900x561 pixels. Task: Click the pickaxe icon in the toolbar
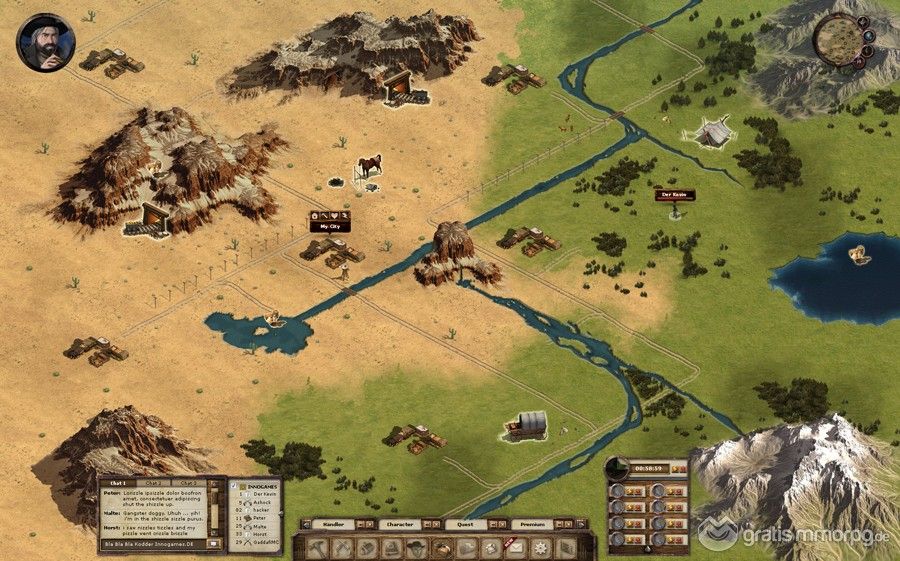343,547
